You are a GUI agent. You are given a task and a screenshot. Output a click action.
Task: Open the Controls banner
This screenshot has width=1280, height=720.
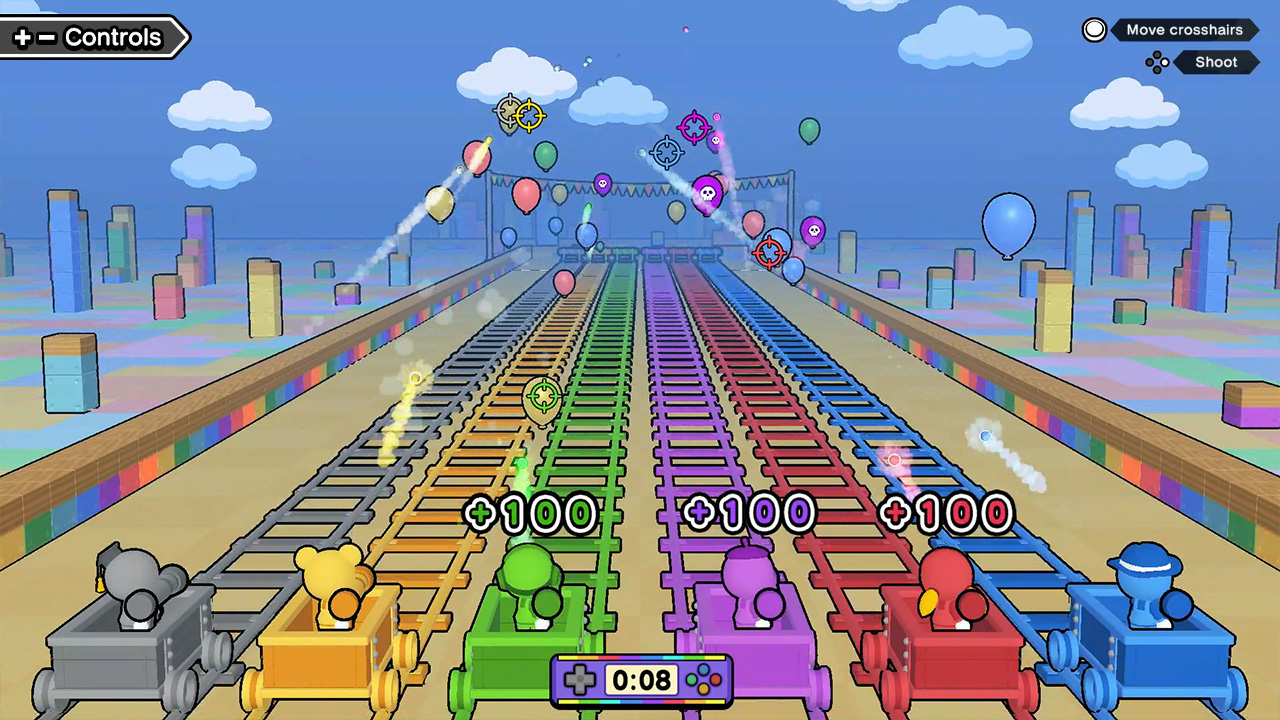click(x=112, y=38)
